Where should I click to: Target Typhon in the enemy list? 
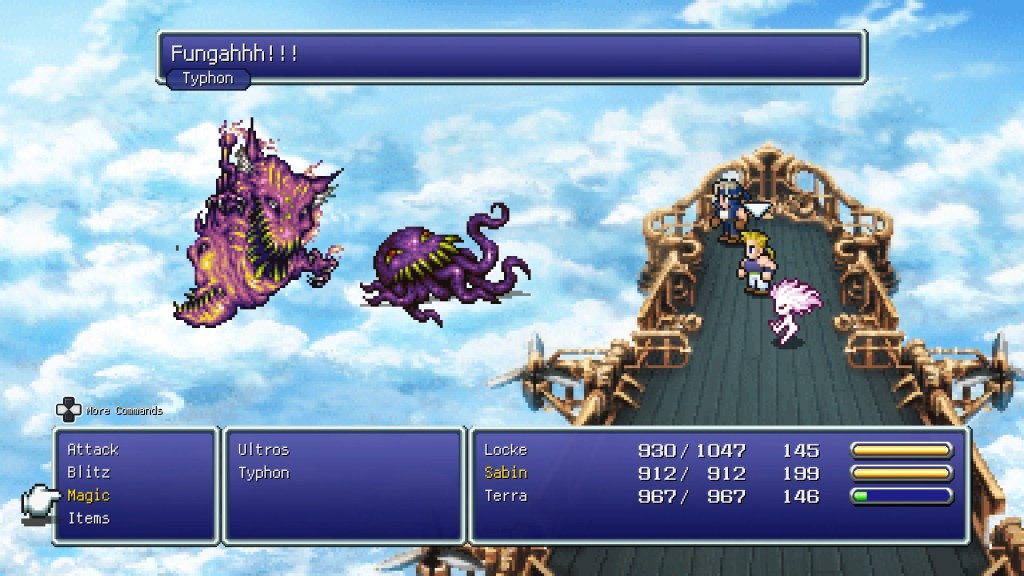click(x=263, y=473)
